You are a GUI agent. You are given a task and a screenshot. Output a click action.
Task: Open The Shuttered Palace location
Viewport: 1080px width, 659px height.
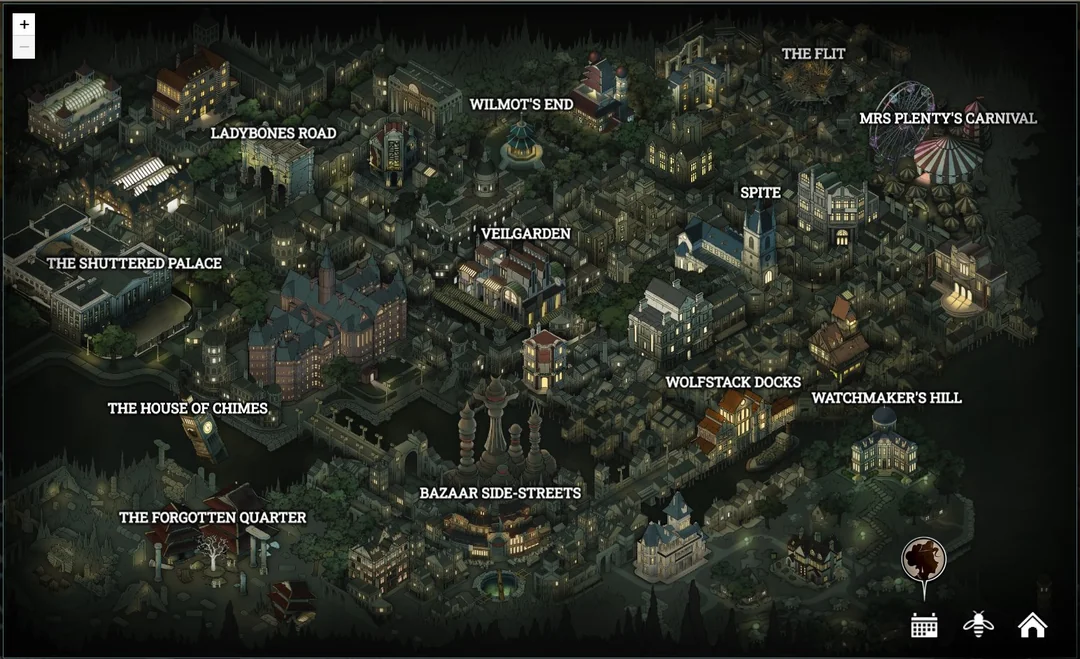click(x=134, y=263)
